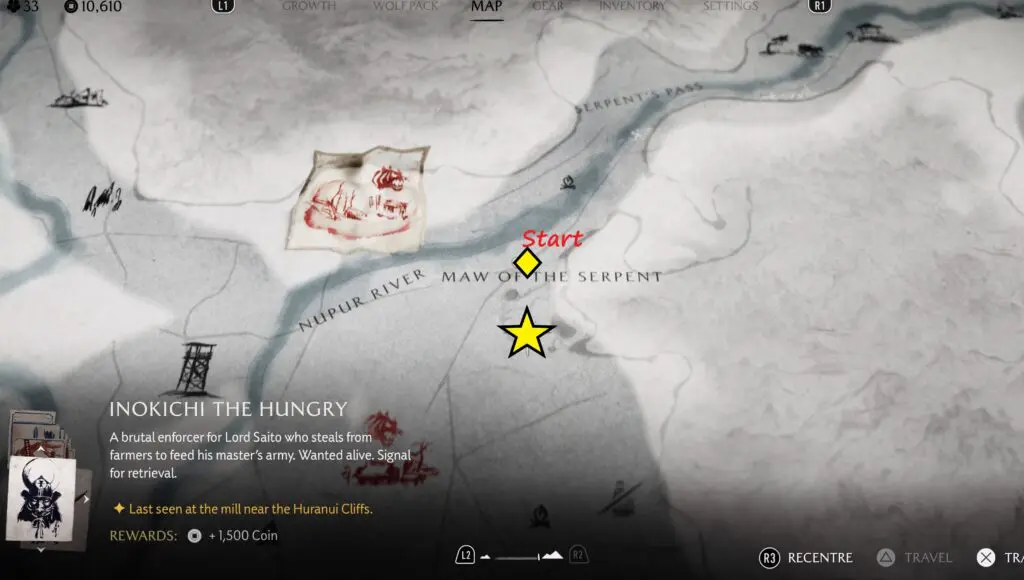Switch to the Growth tab

pyautogui.click(x=308, y=6)
